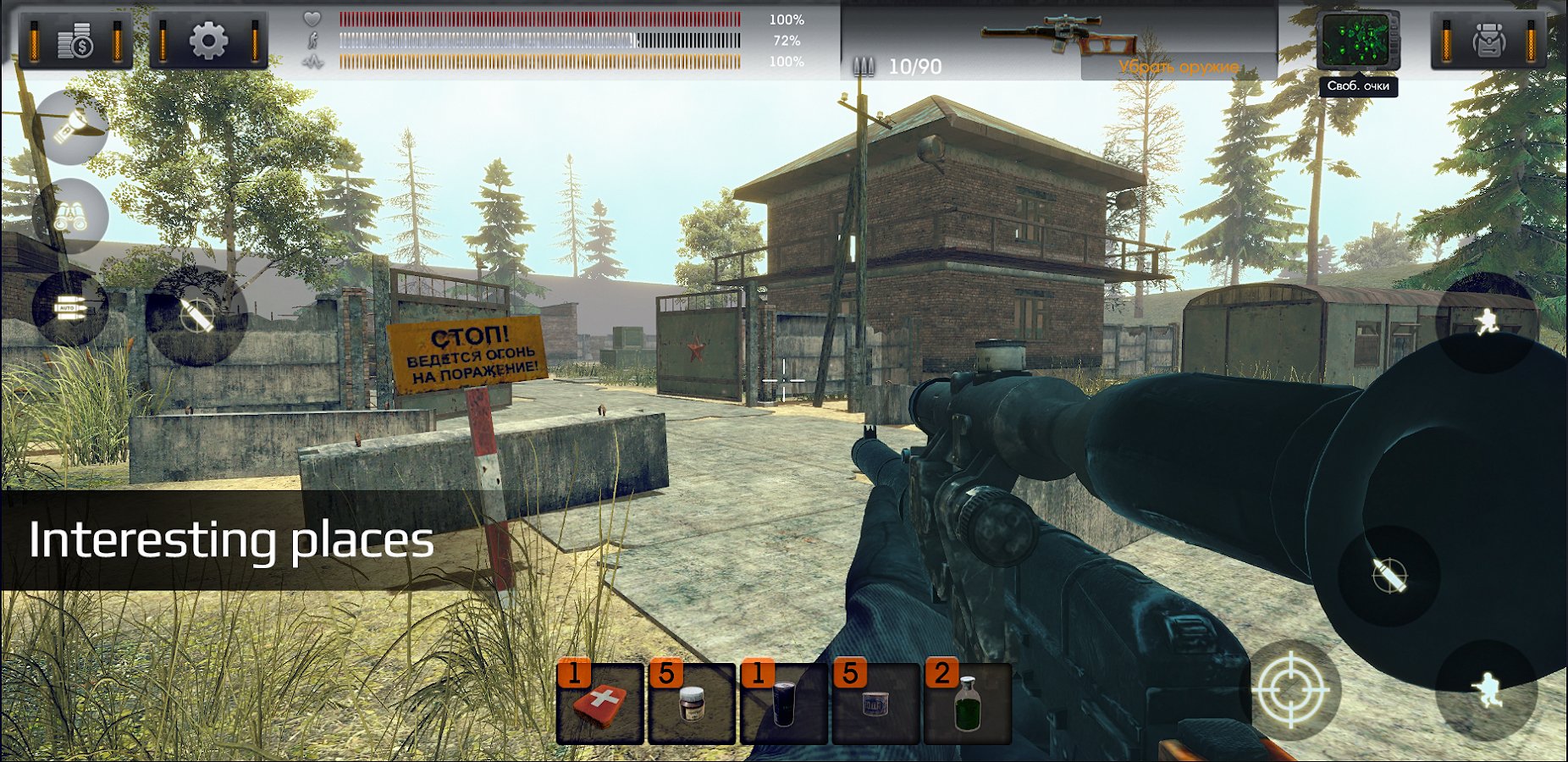Select the glass jar hotbar slot
This screenshot has height=762, width=1568.
(x=692, y=704)
